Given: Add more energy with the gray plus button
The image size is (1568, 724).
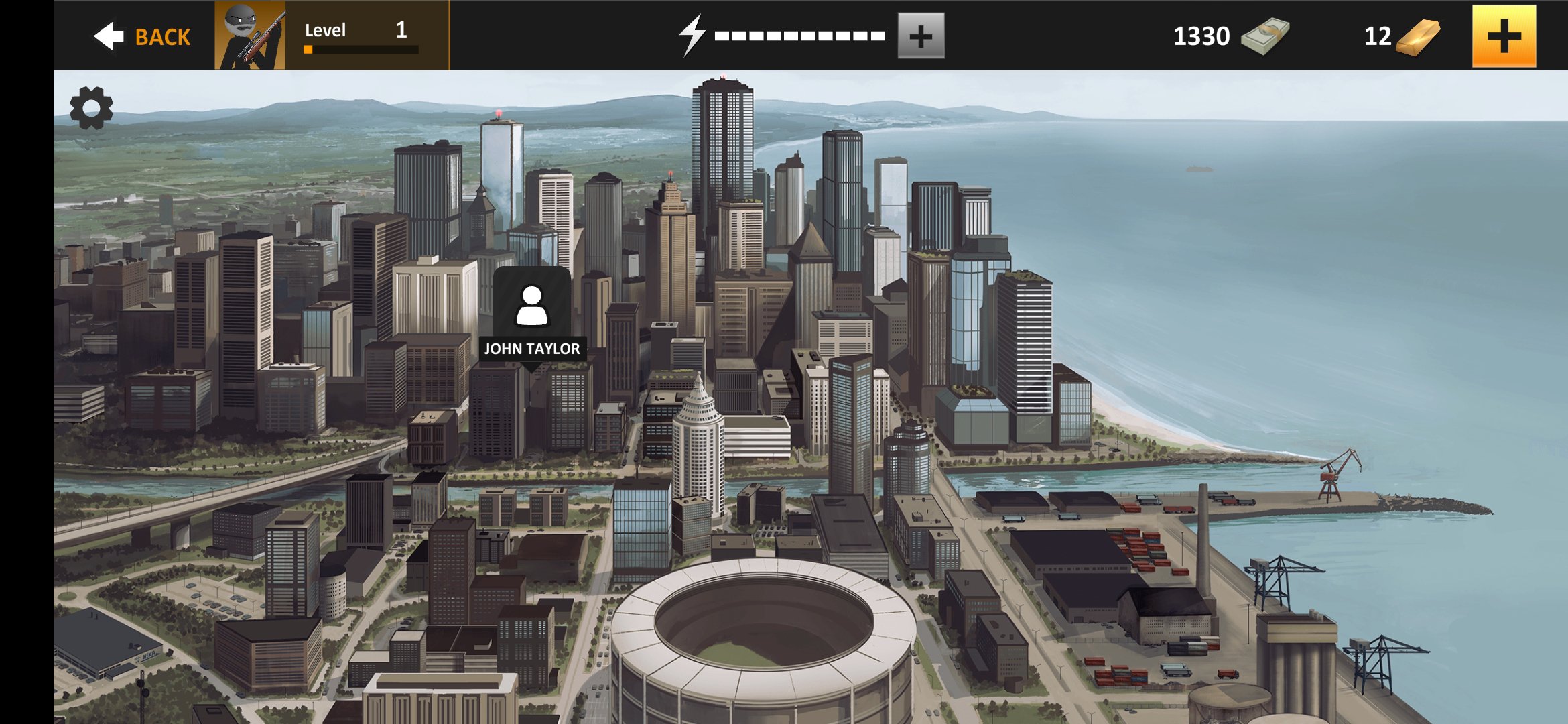Looking at the screenshot, I should [x=921, y=36].
